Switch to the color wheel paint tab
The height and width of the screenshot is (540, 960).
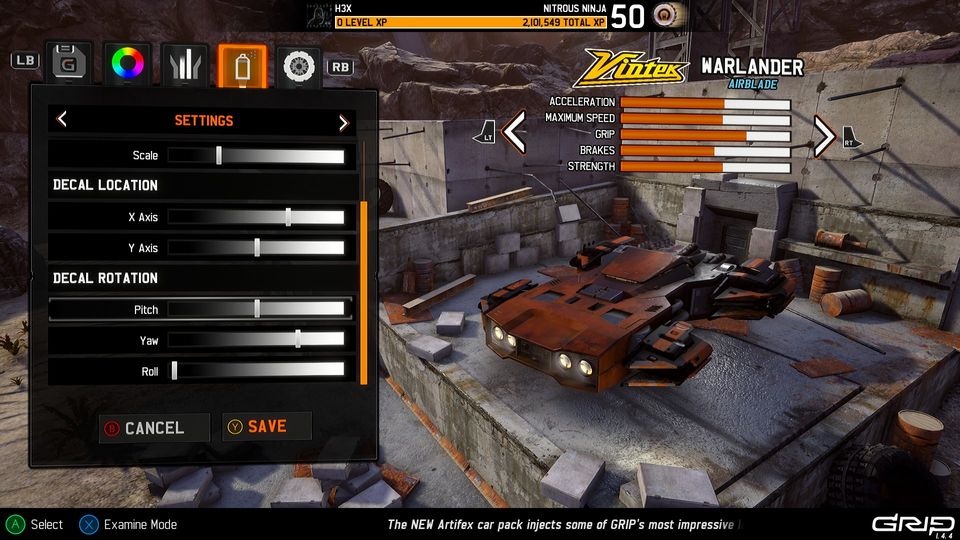pos(129,63)
